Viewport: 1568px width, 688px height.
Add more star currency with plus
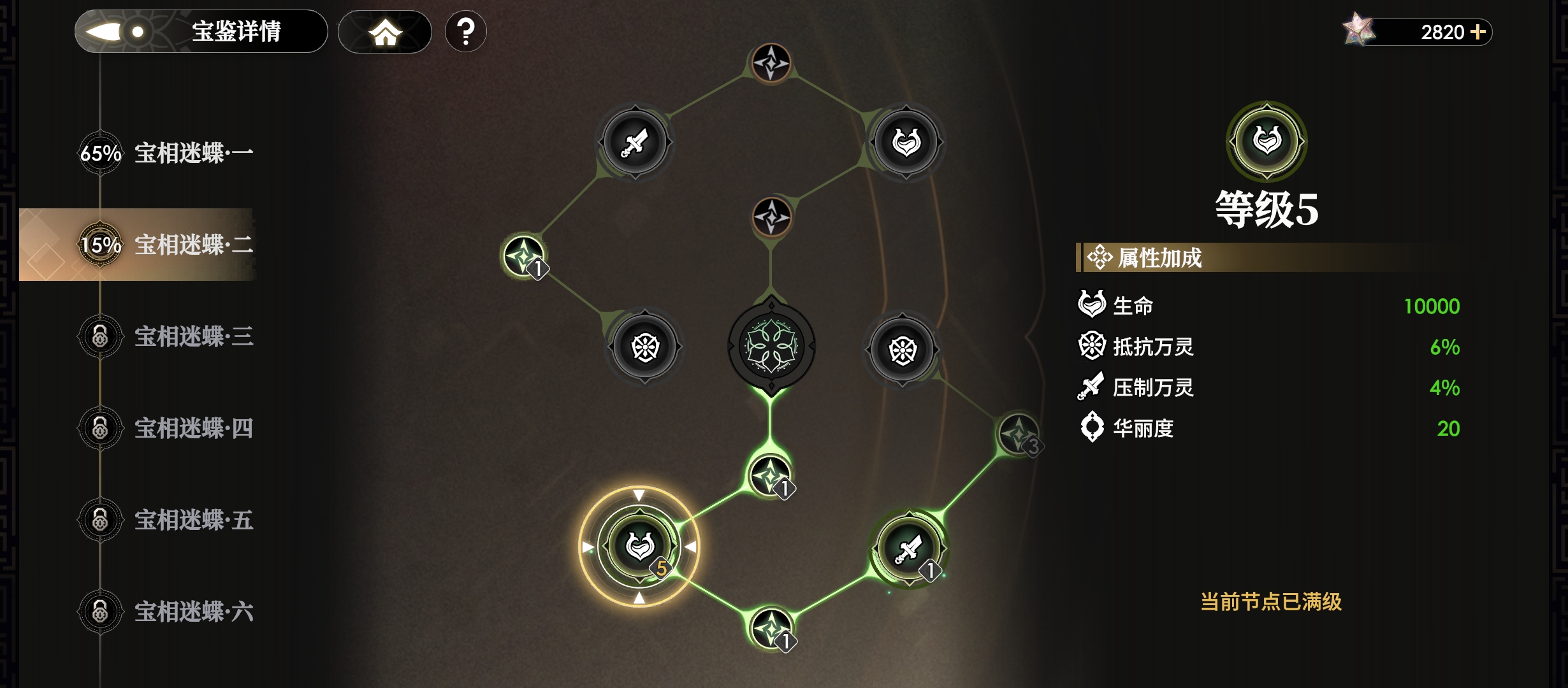pos(1478,32)
